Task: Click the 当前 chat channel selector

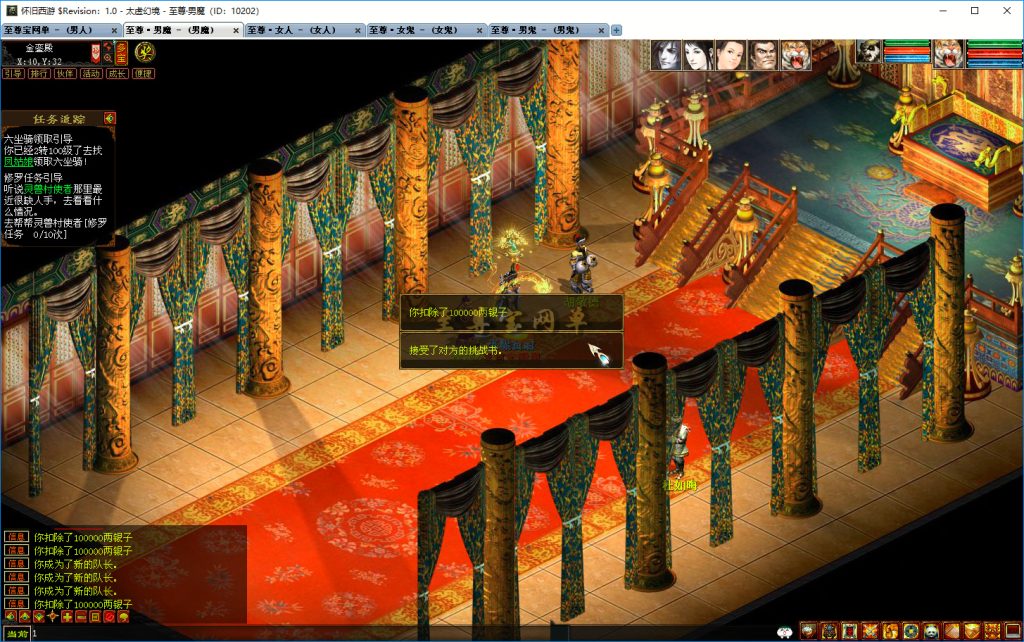Action: pos(15,634)
